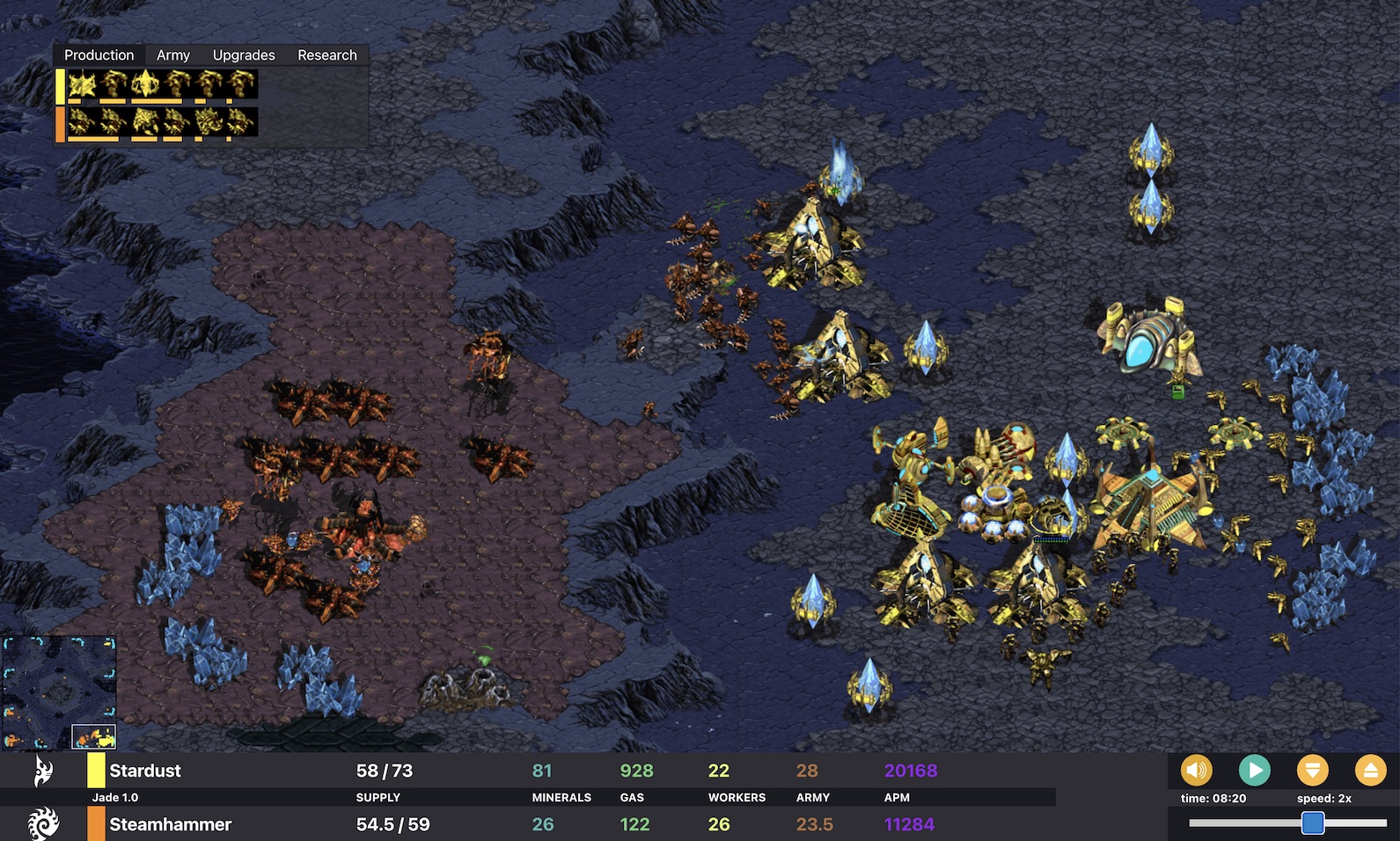Show the Upgrades tab

pos(244,55)
